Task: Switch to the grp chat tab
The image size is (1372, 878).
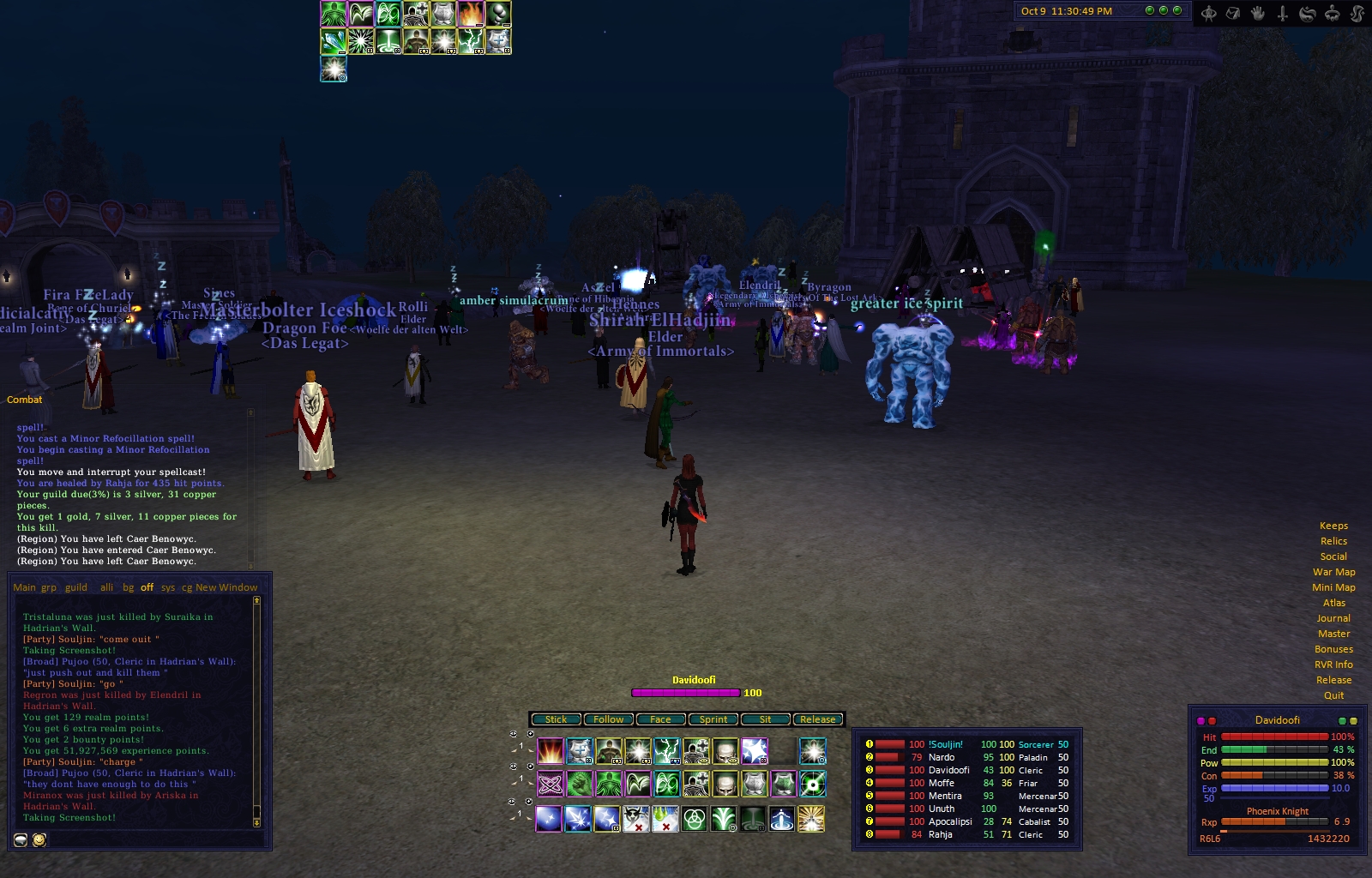Action: tap(49, 587)
